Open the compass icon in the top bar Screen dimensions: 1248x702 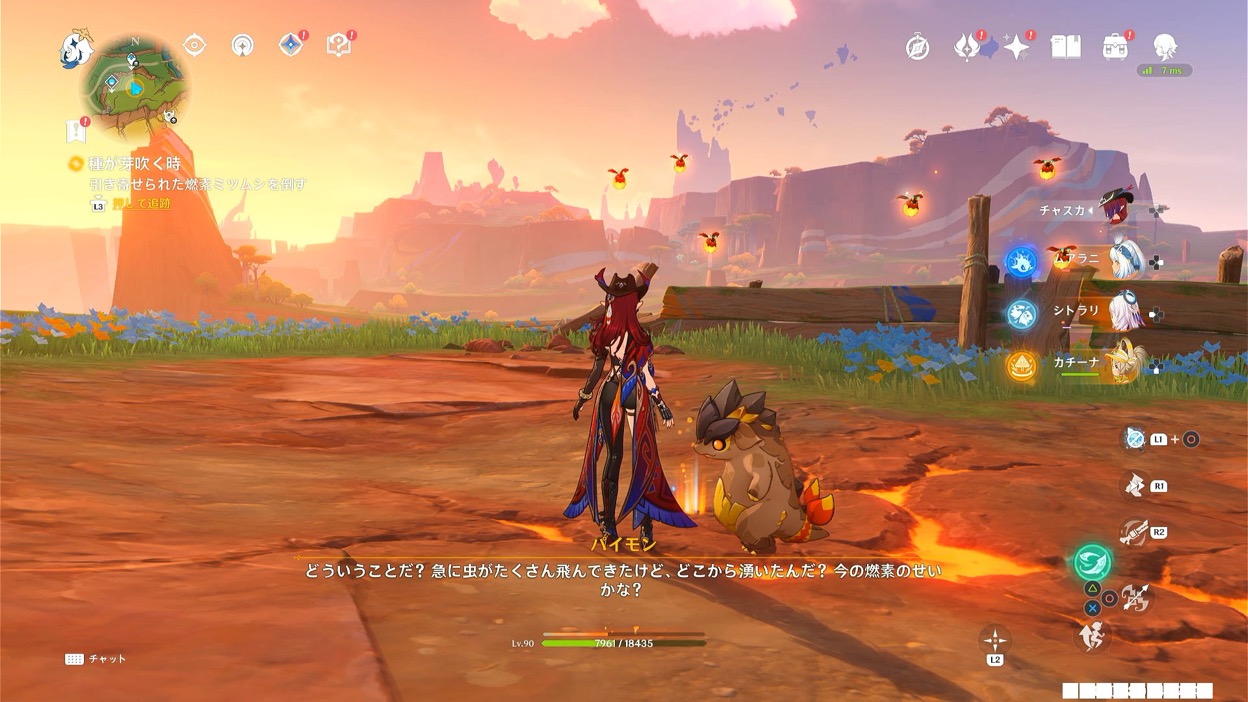[x=917, y=47]
